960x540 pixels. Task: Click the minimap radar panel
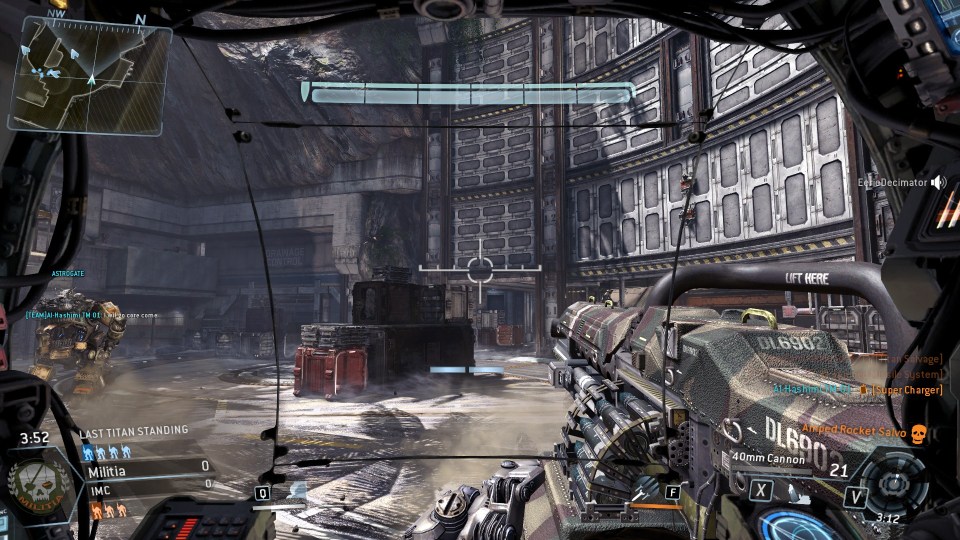pyautogui.click(x=90, y=74)
